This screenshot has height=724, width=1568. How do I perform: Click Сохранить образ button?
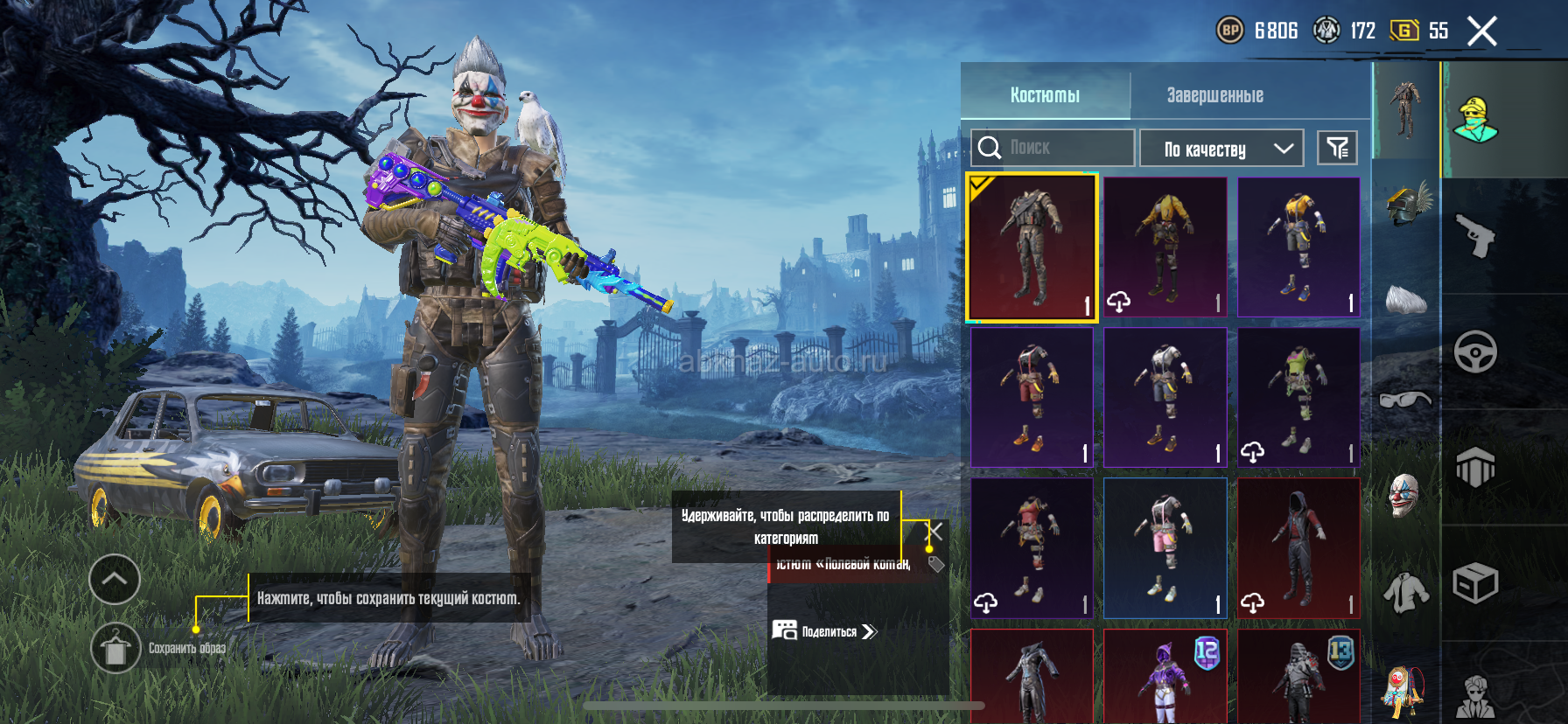click(x=116, y=648)
